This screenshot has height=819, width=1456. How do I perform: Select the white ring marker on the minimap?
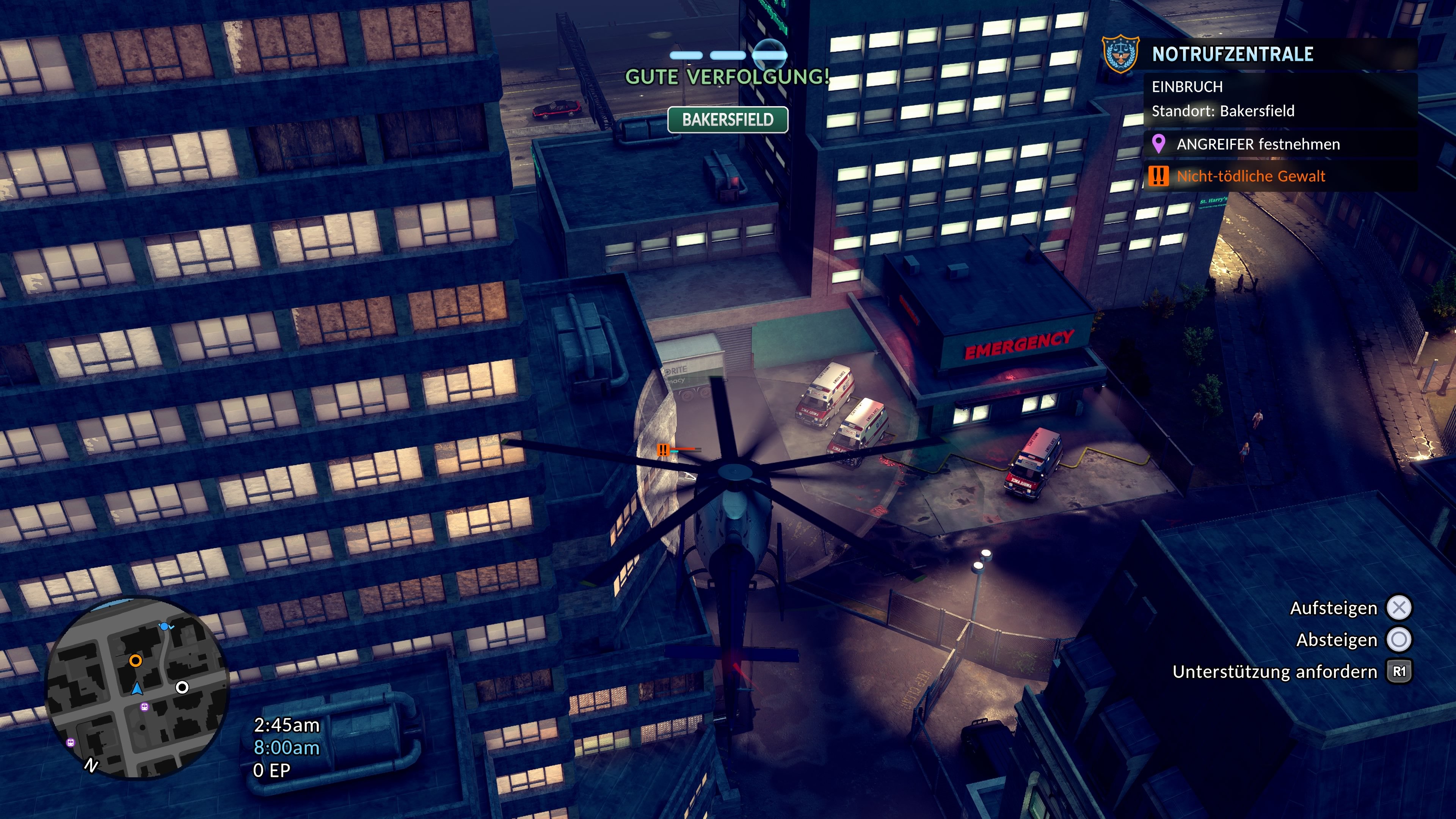(182, 687)
